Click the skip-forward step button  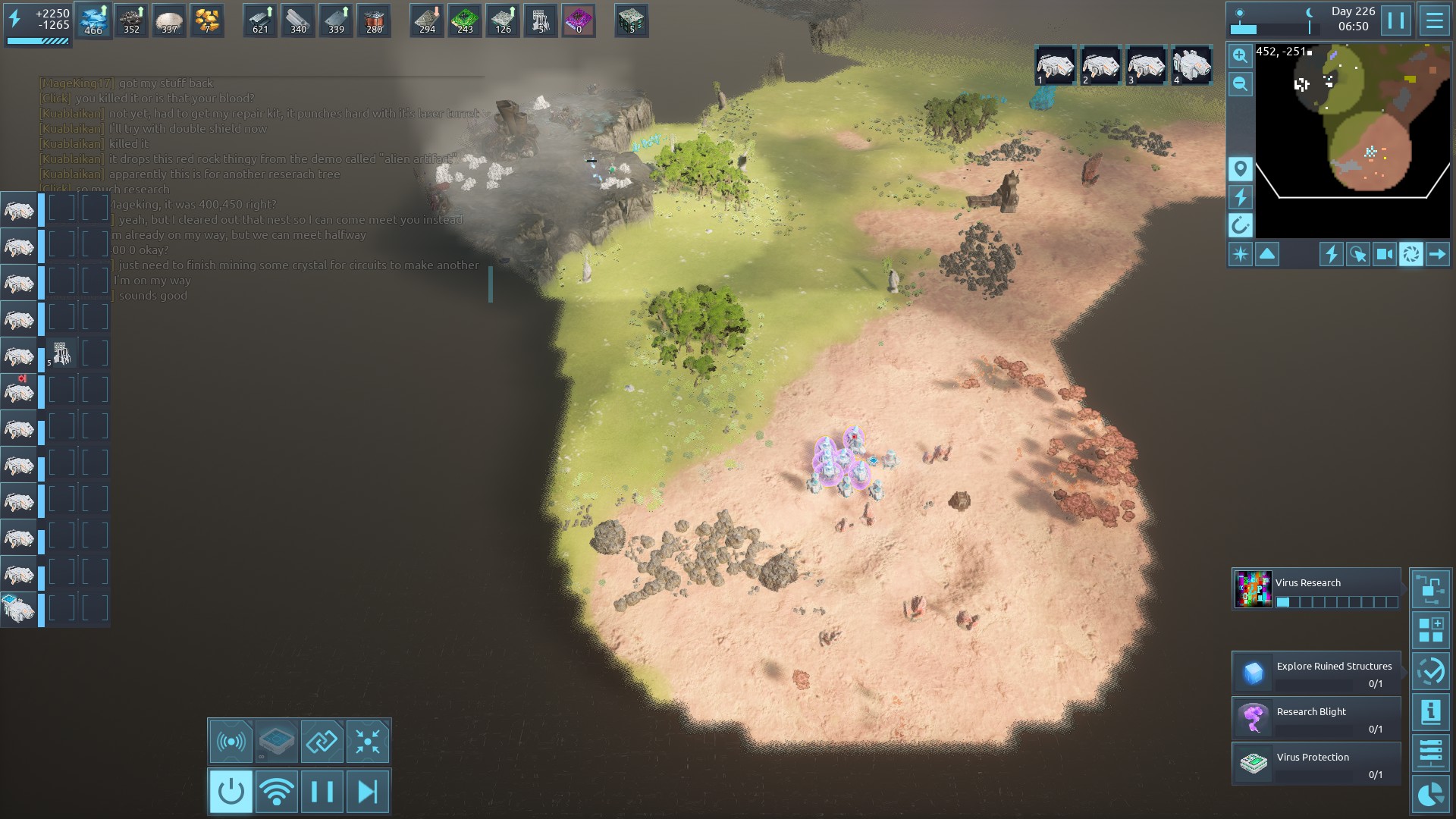pos(368,792)
